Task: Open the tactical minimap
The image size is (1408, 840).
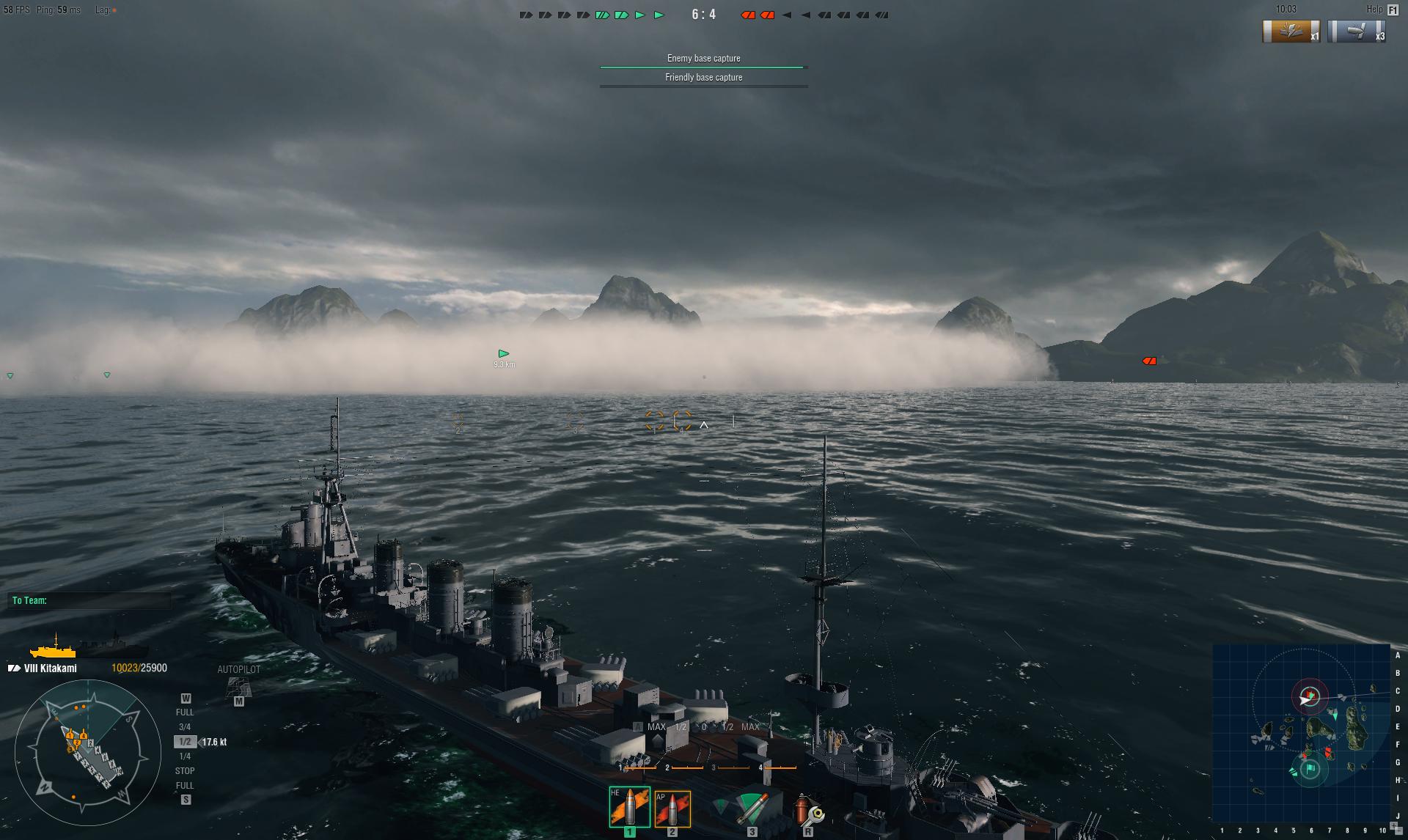Action: [1302, 734]
